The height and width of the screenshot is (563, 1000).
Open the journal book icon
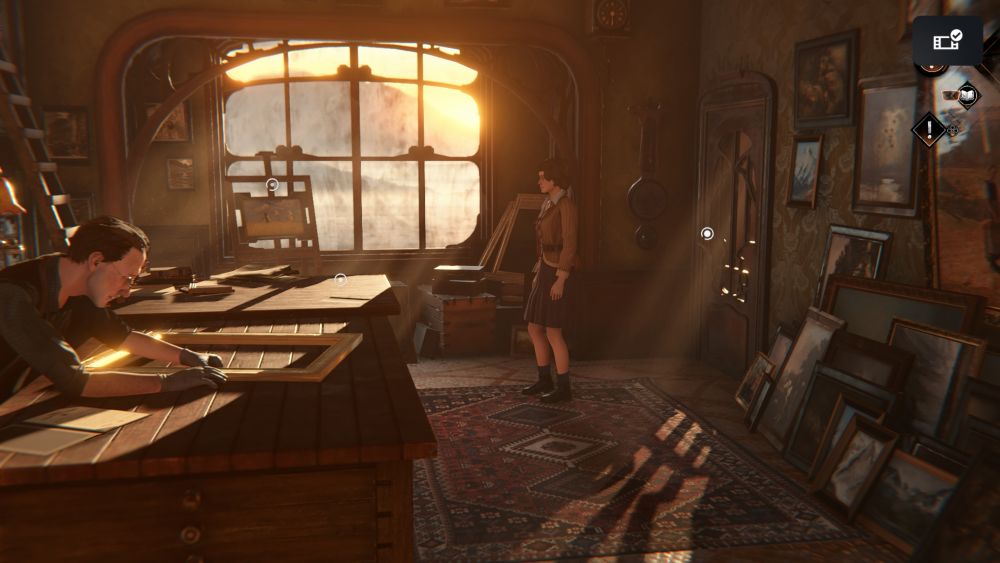967,96
